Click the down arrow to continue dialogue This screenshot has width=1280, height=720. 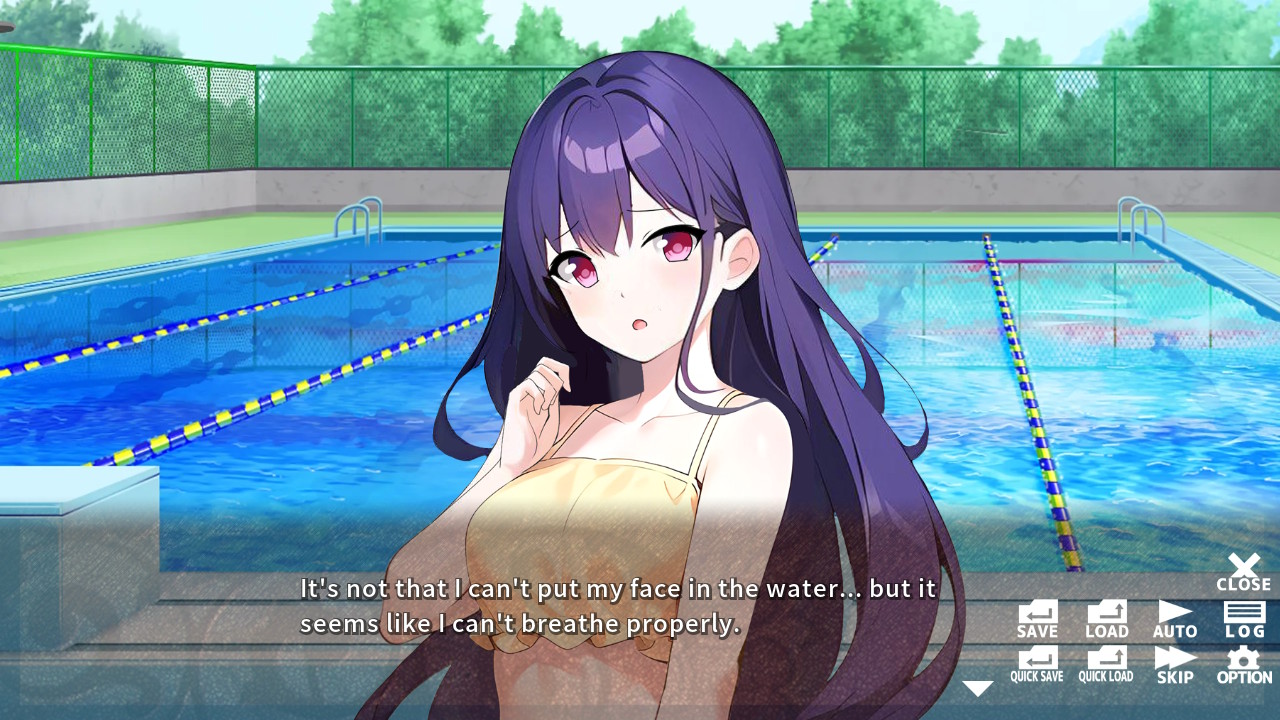click(978, 686)
